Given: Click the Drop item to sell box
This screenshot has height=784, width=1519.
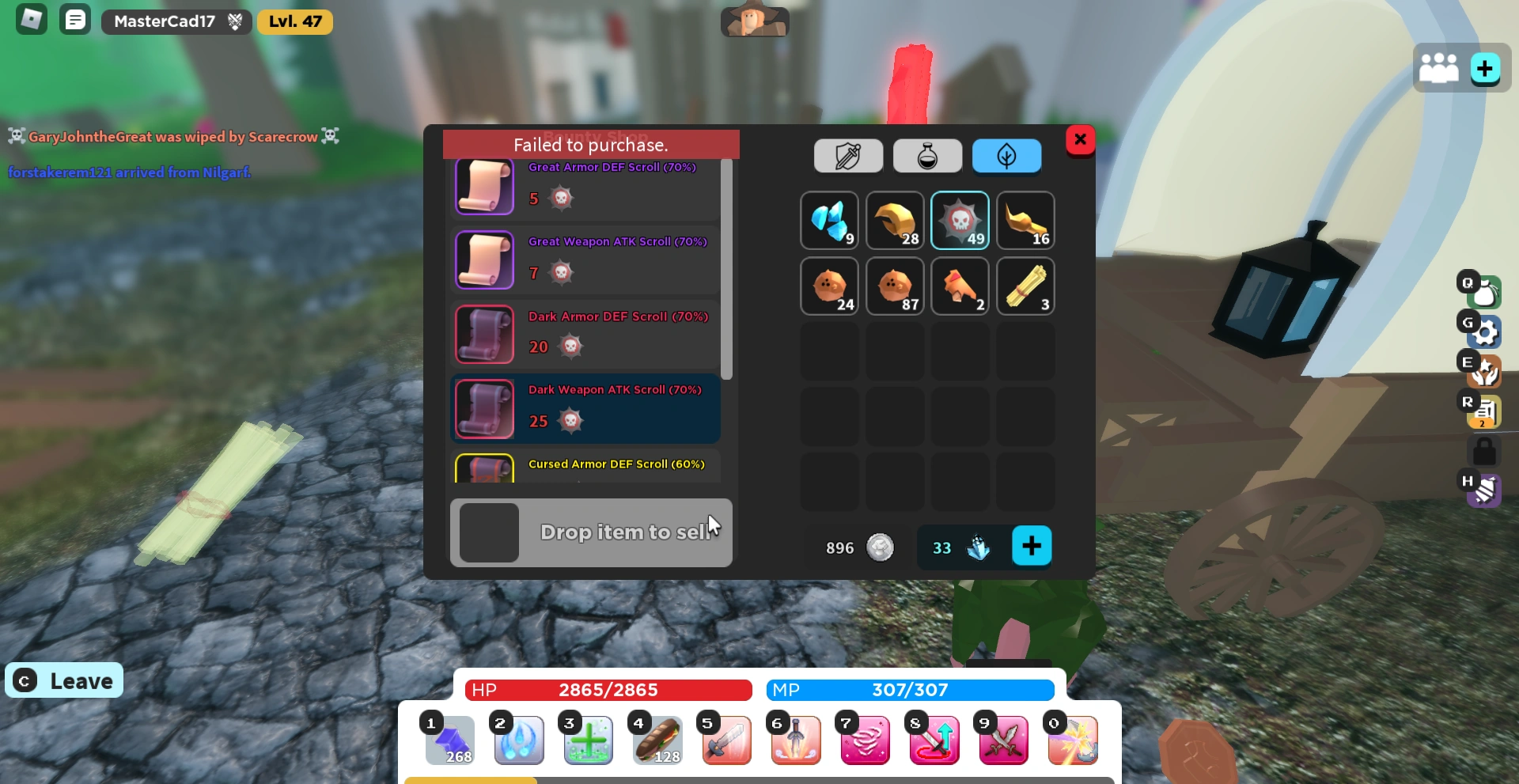Looking at the screenshot, I should coord(591,532).
